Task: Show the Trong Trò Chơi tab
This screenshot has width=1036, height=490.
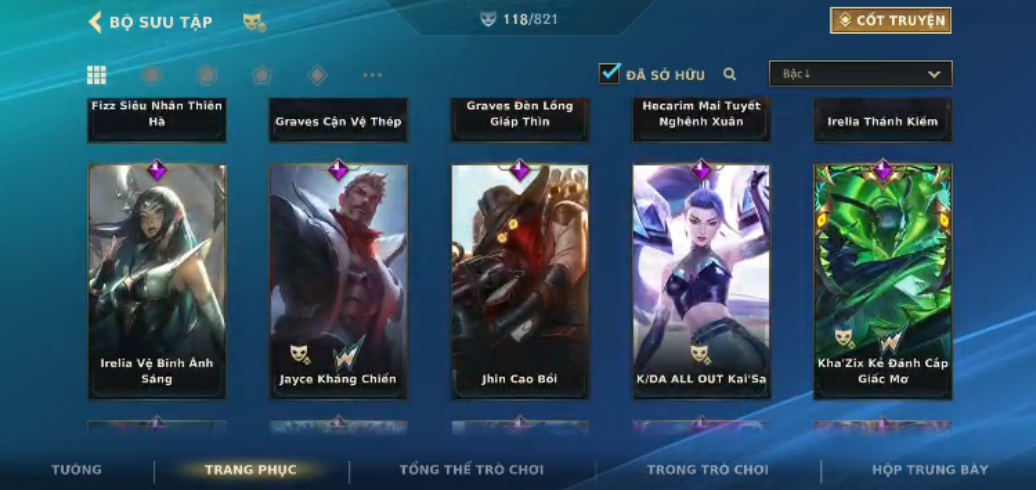Action: (707, 470)
